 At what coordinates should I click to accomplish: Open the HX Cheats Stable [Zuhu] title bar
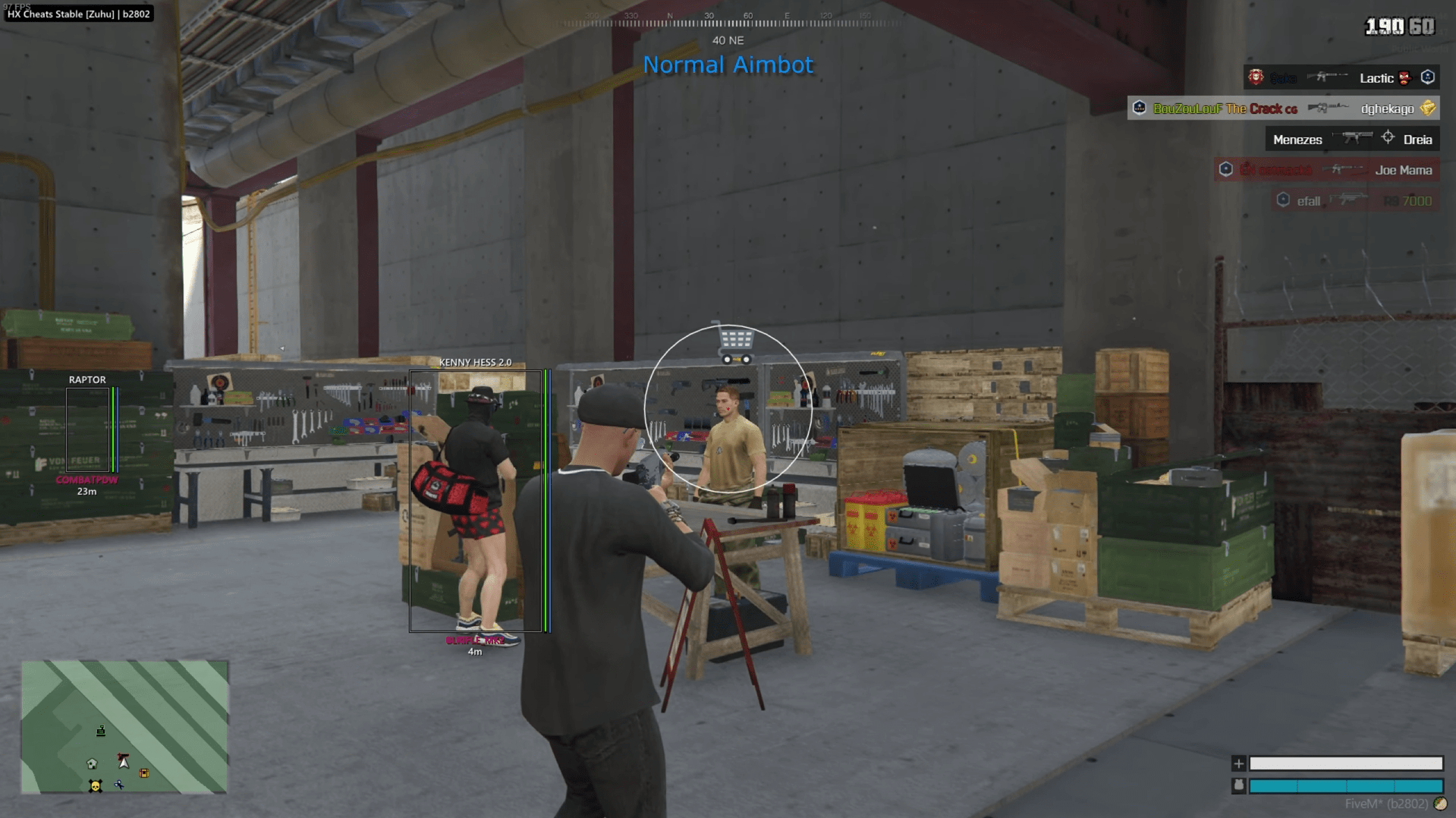[78, 14]
